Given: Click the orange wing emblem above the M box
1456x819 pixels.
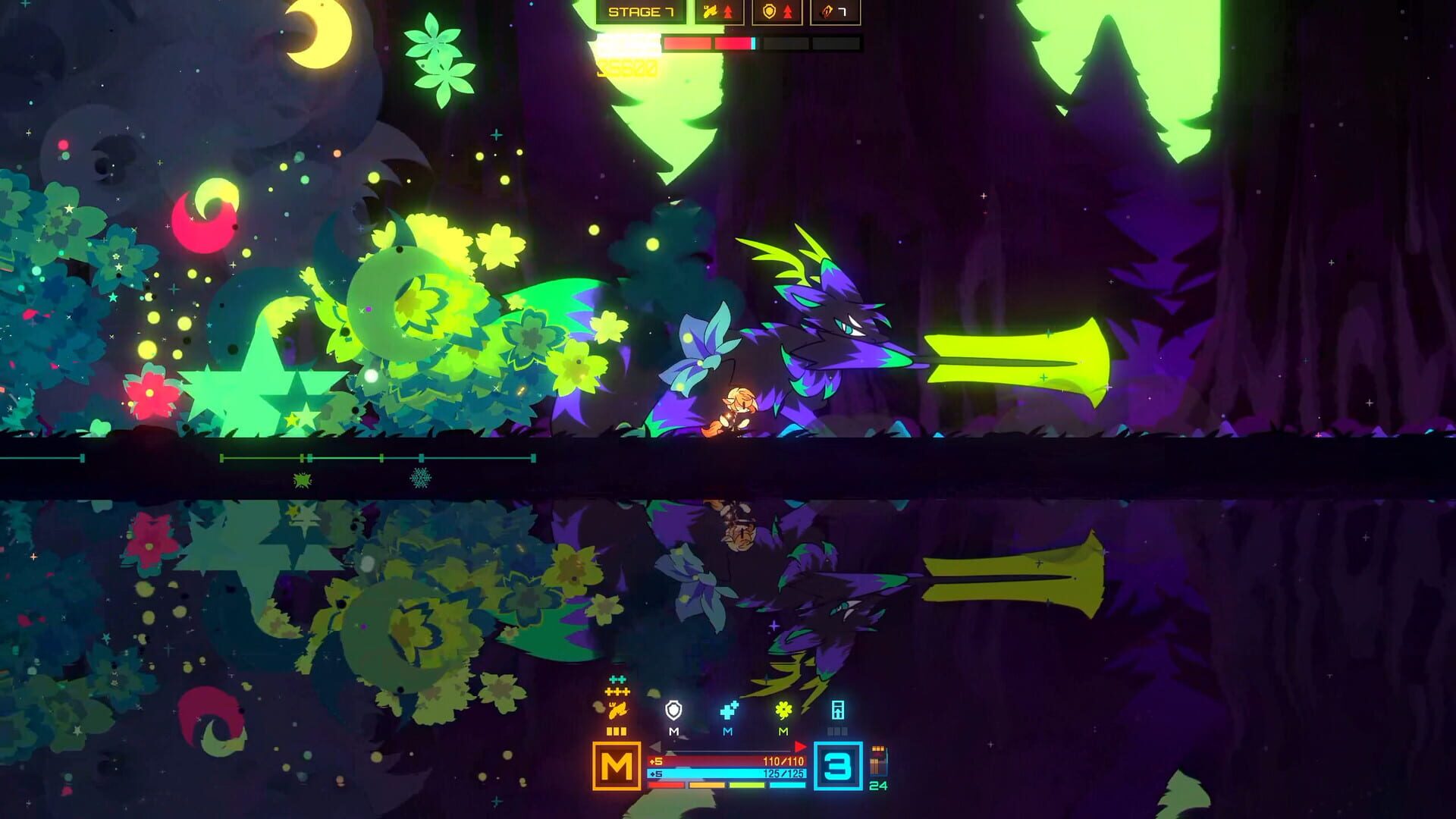Looking at the screenshot, I should (x=618, y=710).
